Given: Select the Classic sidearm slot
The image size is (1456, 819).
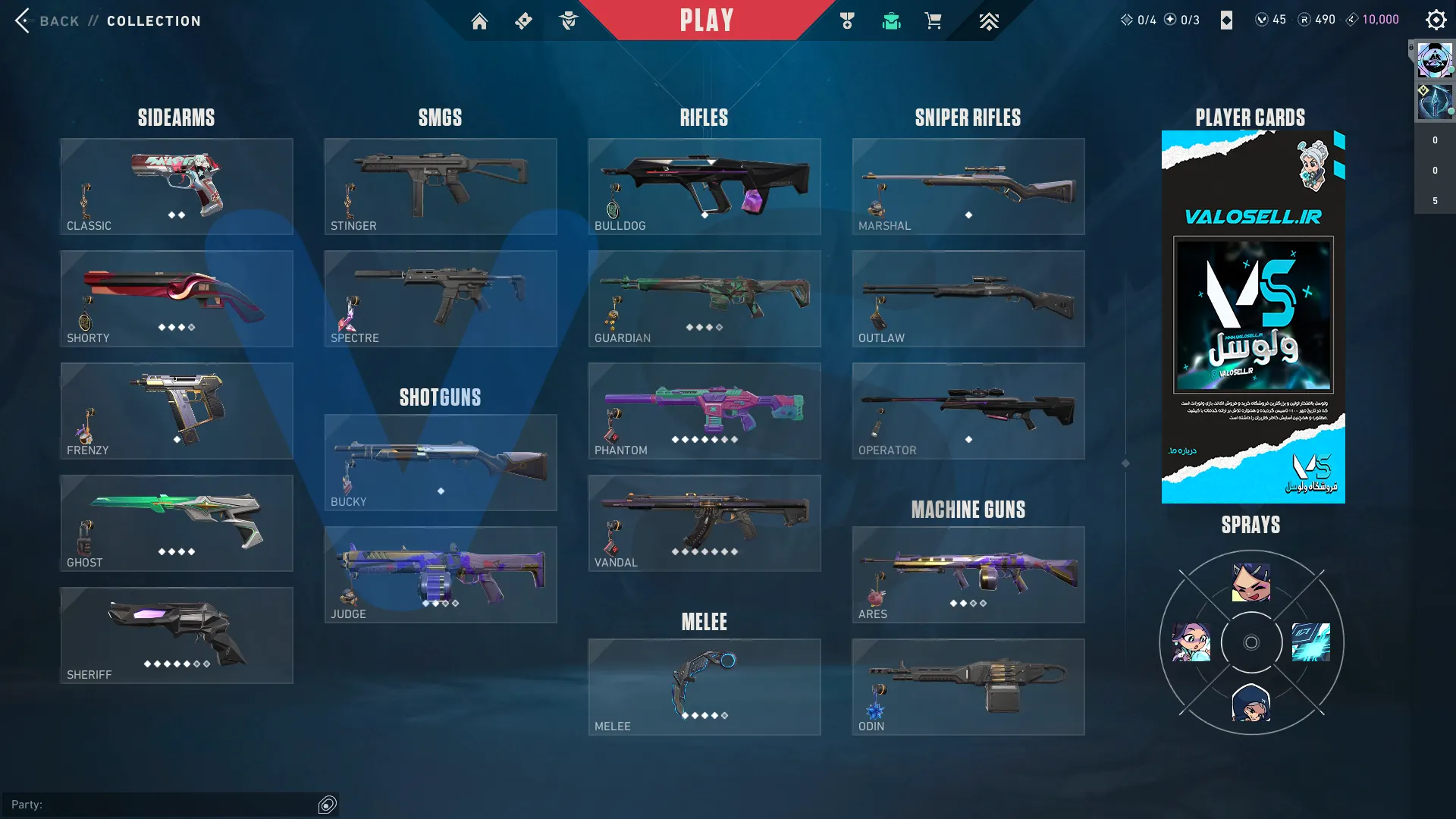Looking at the screenshot, I should pyautogui.click(x=177, y=187).
